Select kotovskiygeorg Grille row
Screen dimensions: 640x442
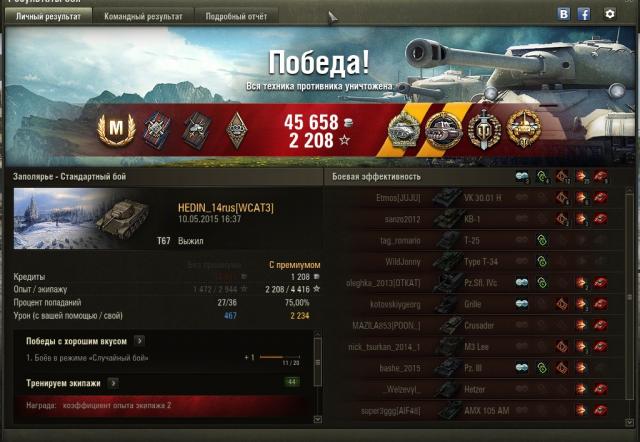(470, 304)
